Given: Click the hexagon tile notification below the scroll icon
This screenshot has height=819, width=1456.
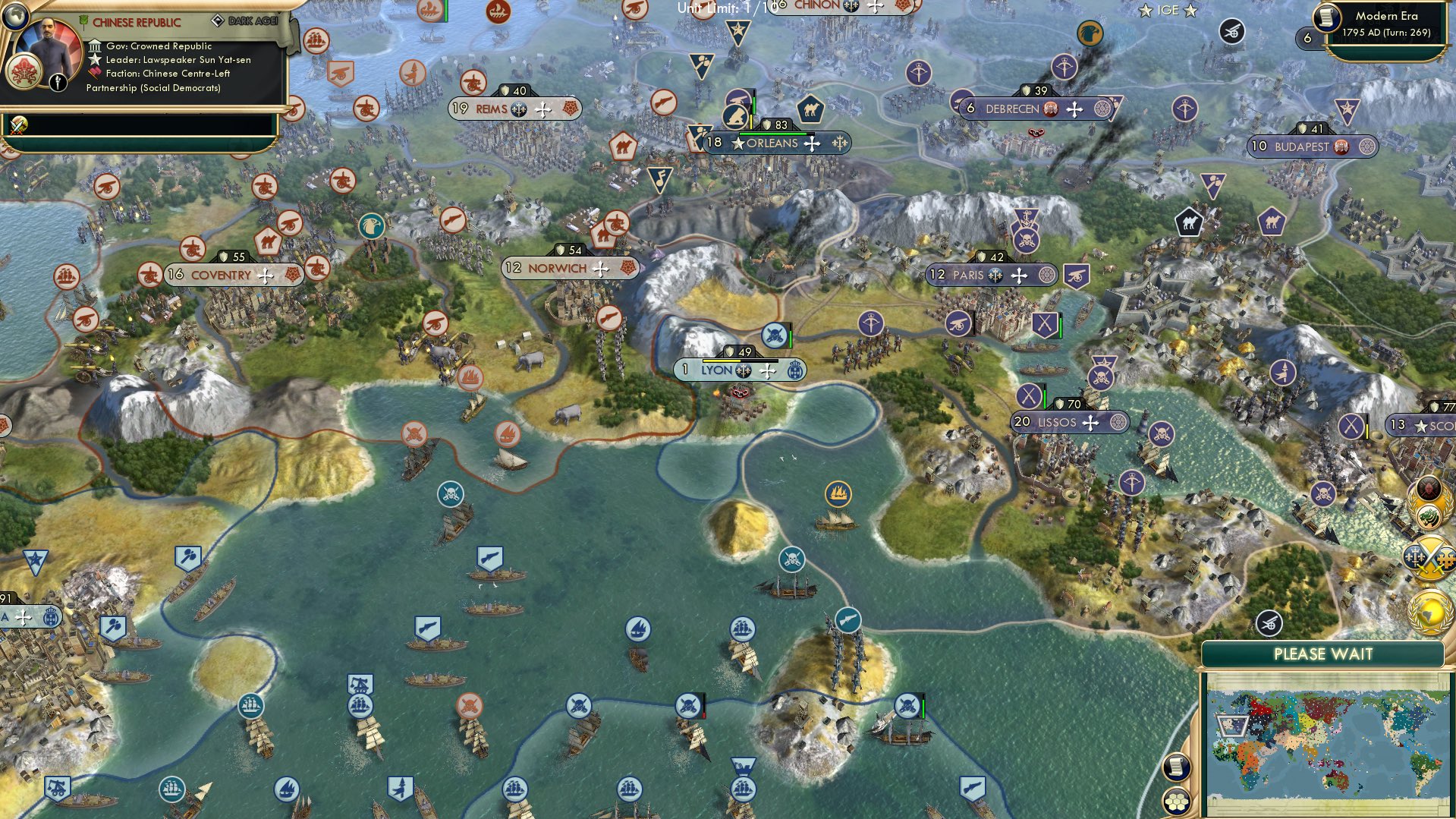Looking at the screenshot, I should coord(1177,801).
